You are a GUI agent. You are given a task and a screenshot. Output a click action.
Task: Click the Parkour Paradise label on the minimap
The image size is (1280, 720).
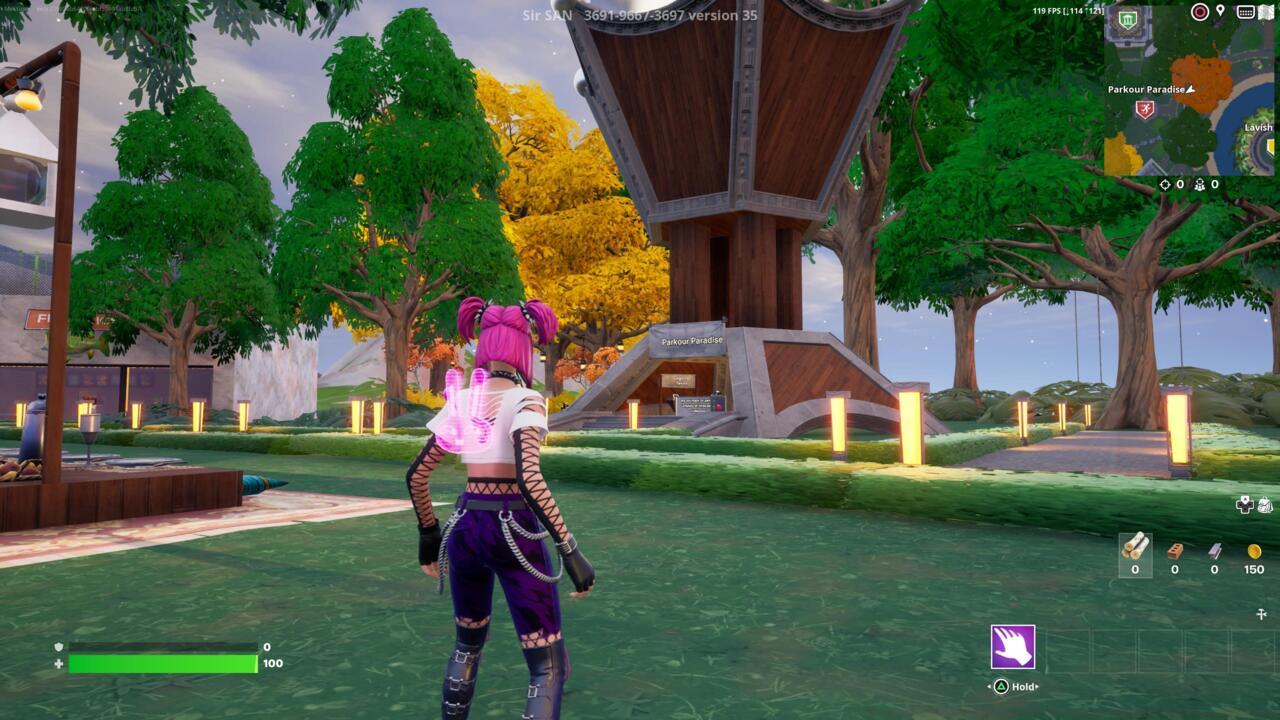pyautogui.click(x=1147, y=89)
